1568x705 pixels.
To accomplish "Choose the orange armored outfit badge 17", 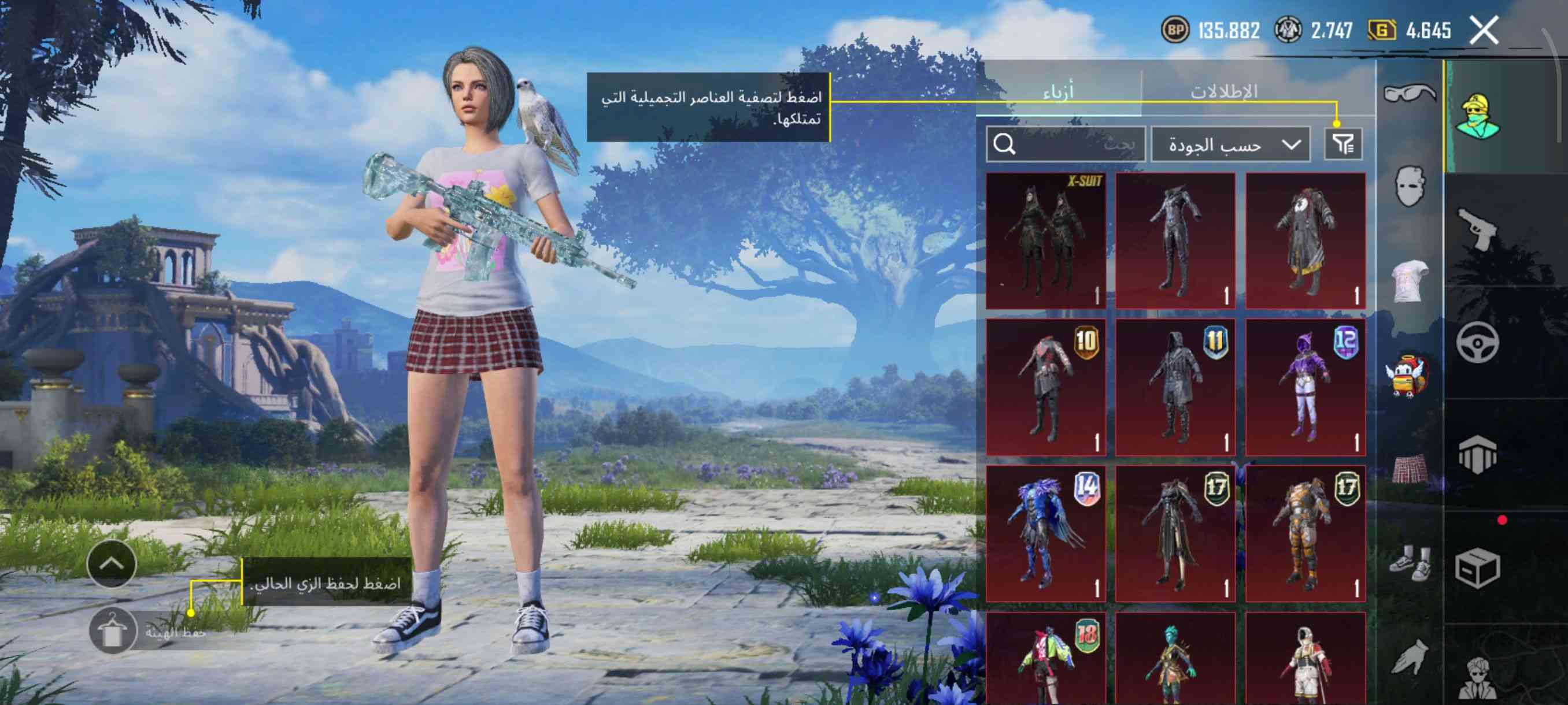I will (x=1305, y=533).
